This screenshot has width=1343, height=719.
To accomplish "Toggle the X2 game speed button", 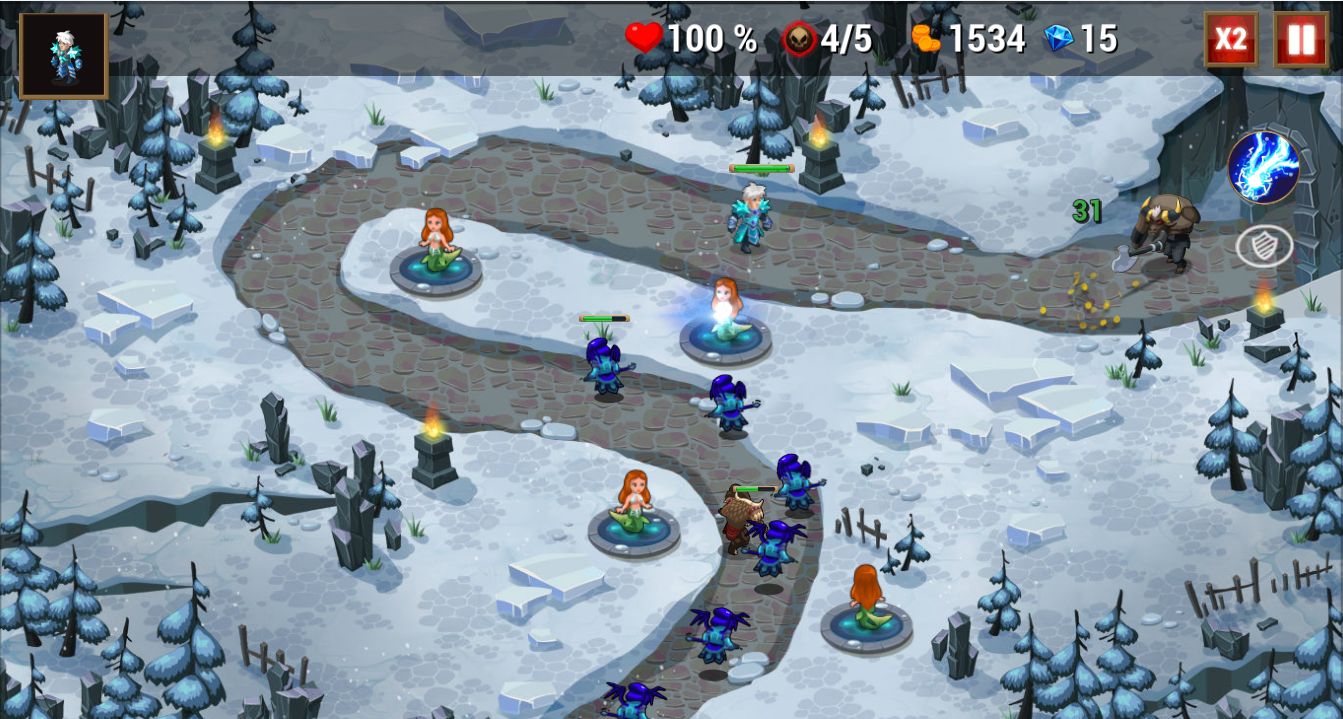I will pos(1230,40).
